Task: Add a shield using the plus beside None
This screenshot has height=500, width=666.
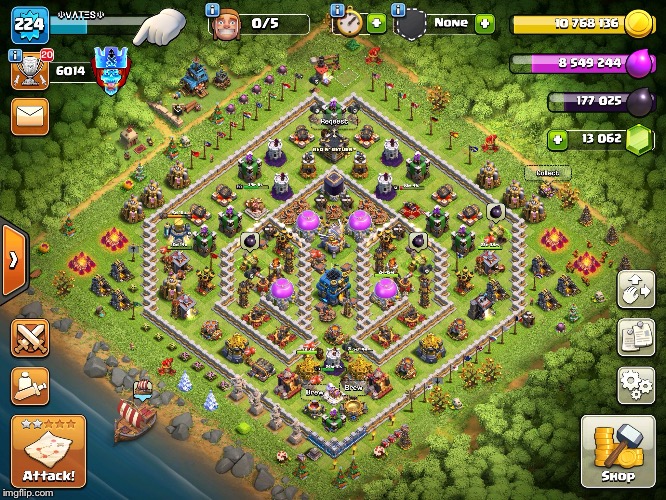Action: (484, 22)
